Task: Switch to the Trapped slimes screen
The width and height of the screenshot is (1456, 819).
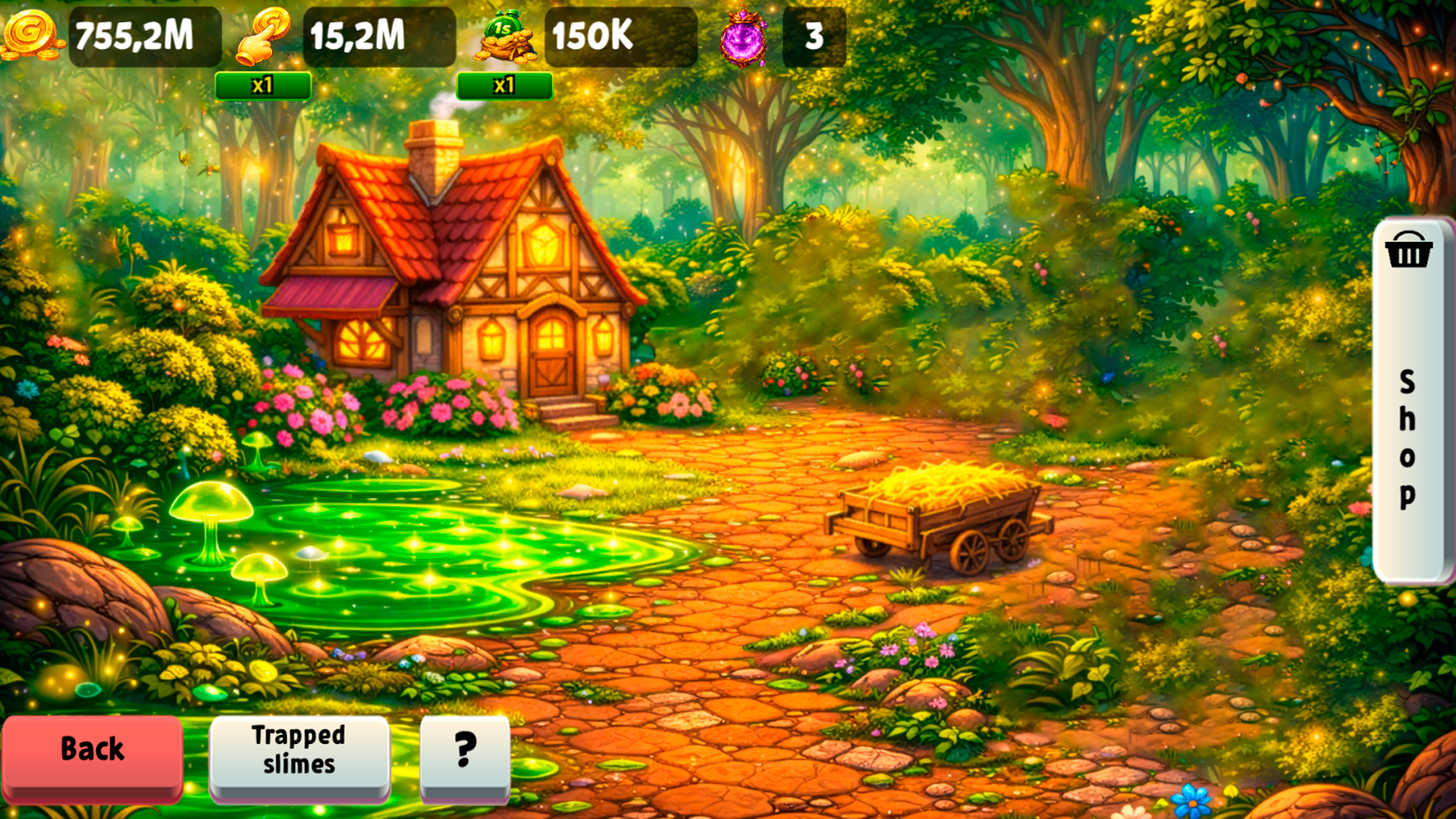Action: 299,752
